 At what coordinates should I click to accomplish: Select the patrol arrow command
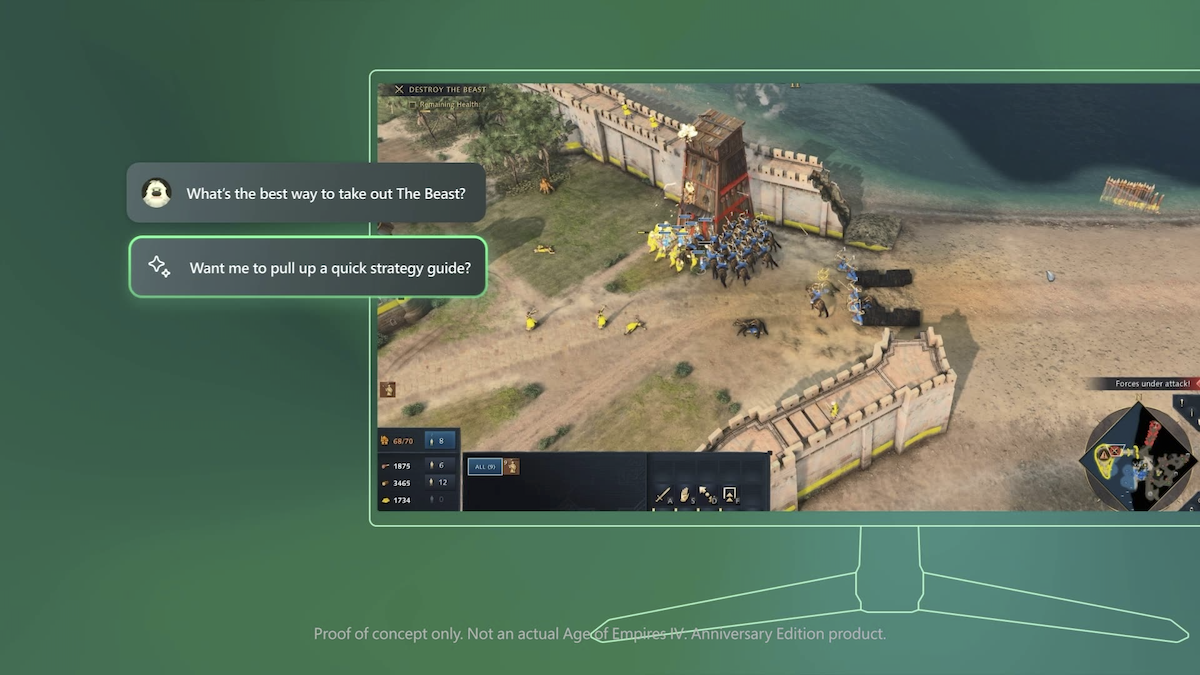pyautogui.click(x=707, y=494)
